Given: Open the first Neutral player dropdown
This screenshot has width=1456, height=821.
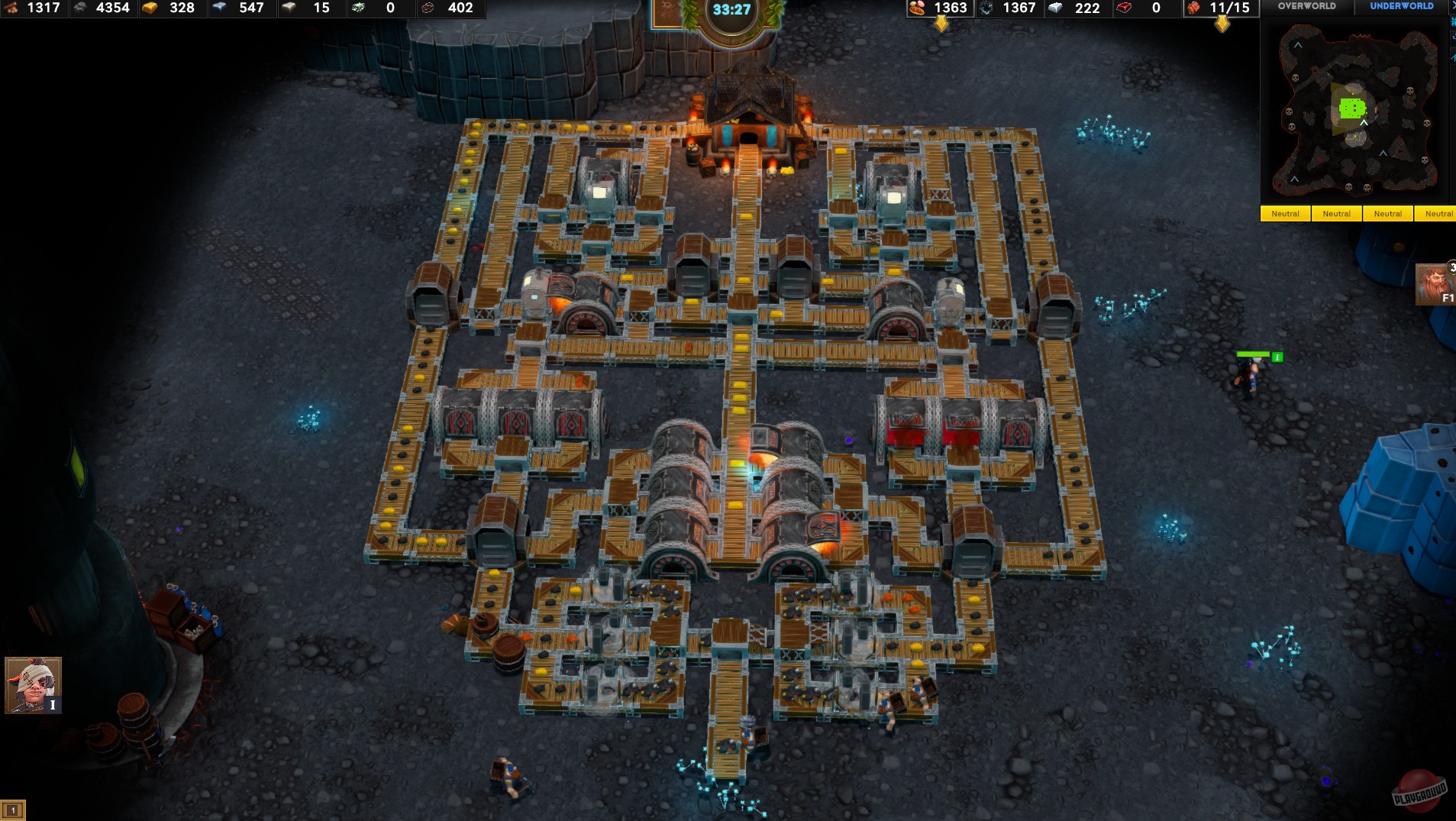Looking at the screenshot, I should click(1286, 214).
